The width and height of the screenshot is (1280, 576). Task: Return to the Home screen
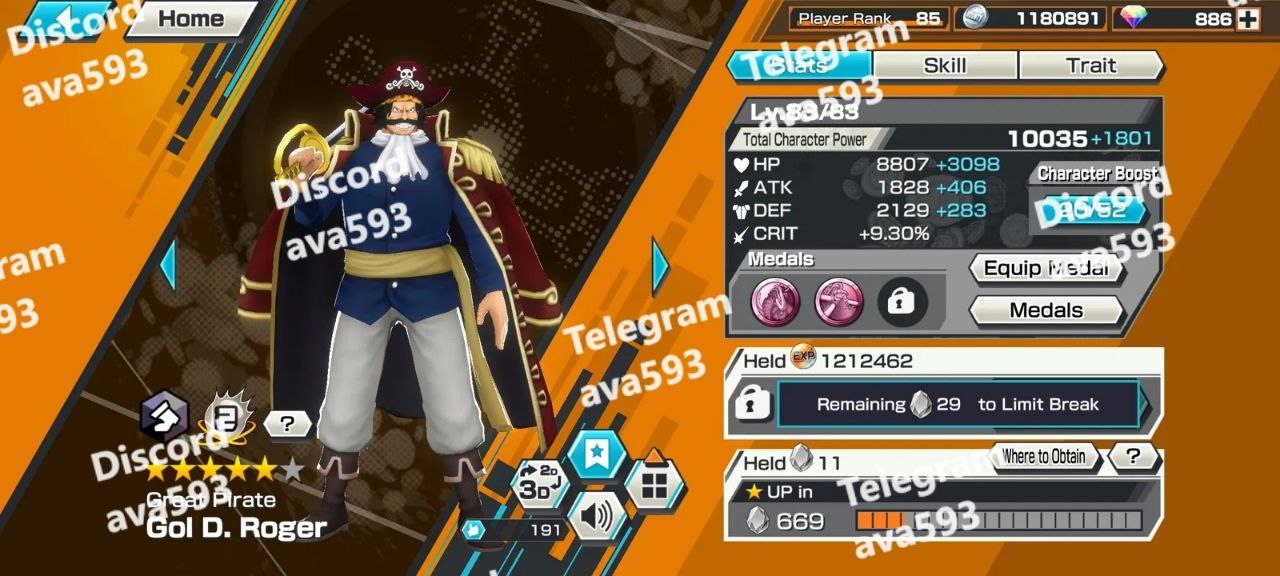(190, 18)
